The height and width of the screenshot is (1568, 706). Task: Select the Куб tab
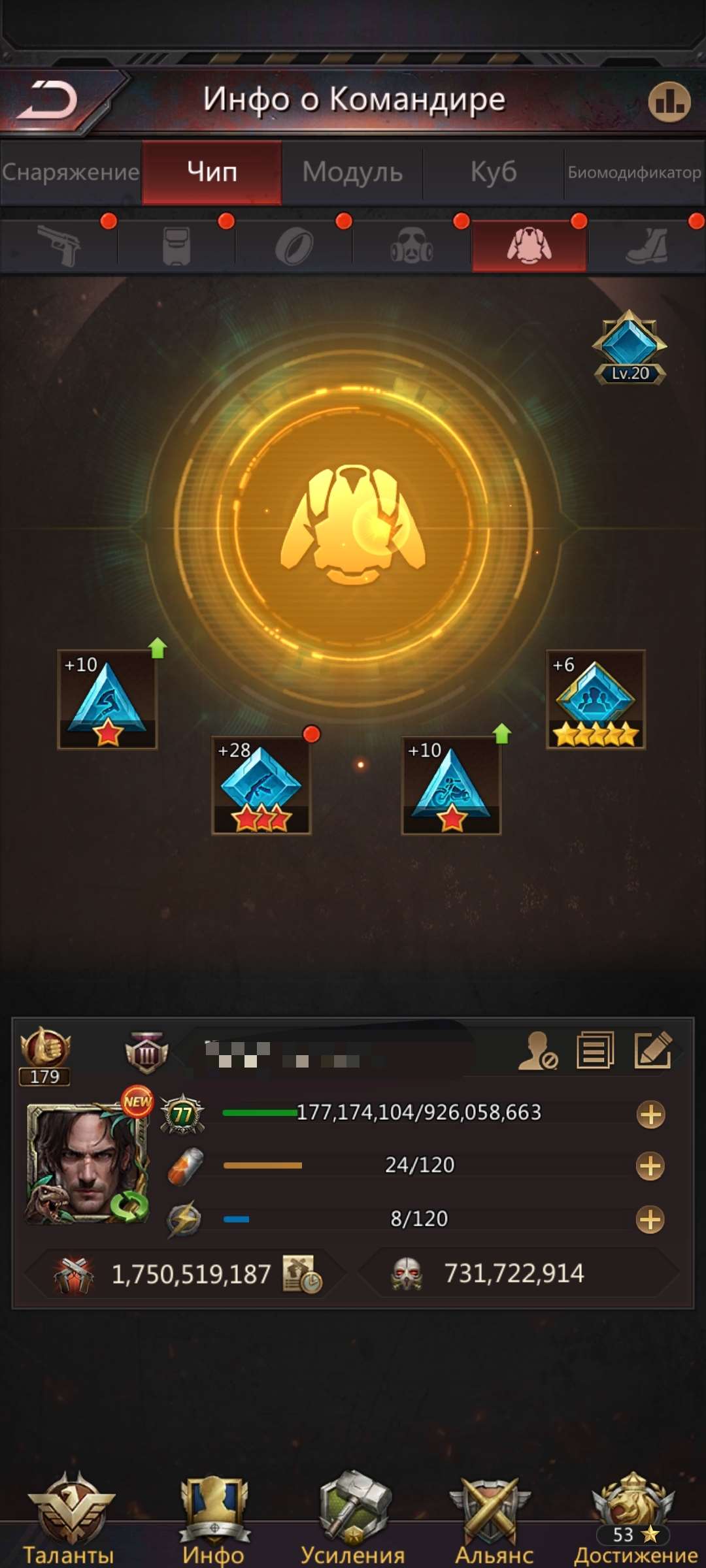click(494, 172)
